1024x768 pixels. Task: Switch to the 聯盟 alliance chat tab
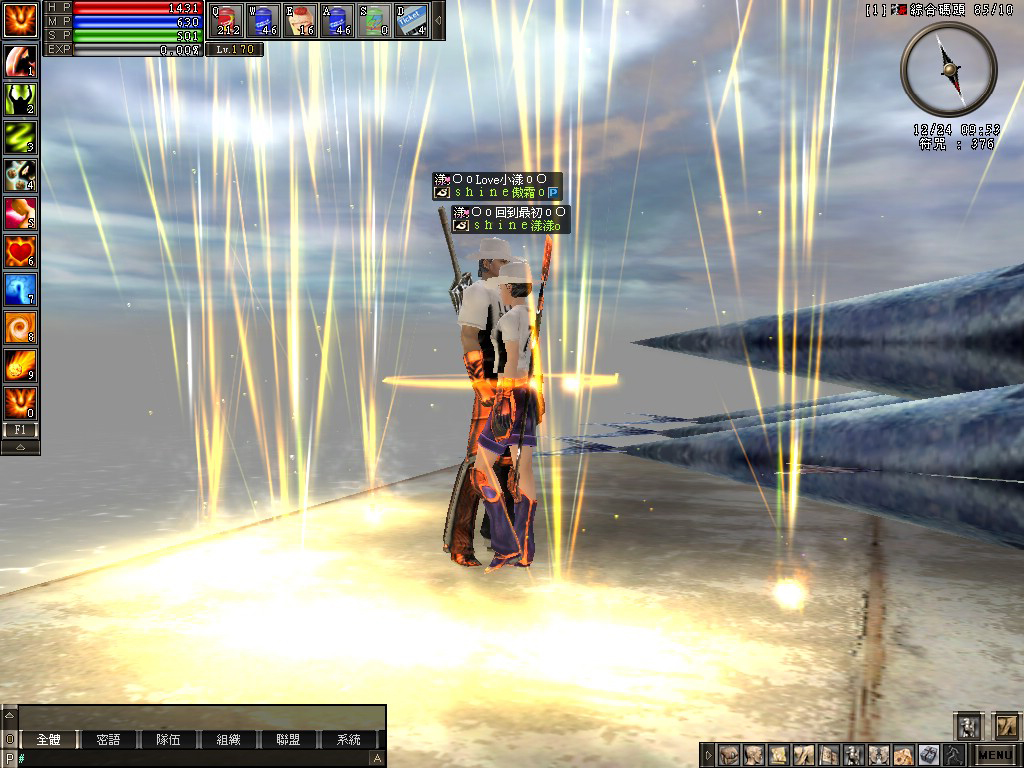pos(288,740)
